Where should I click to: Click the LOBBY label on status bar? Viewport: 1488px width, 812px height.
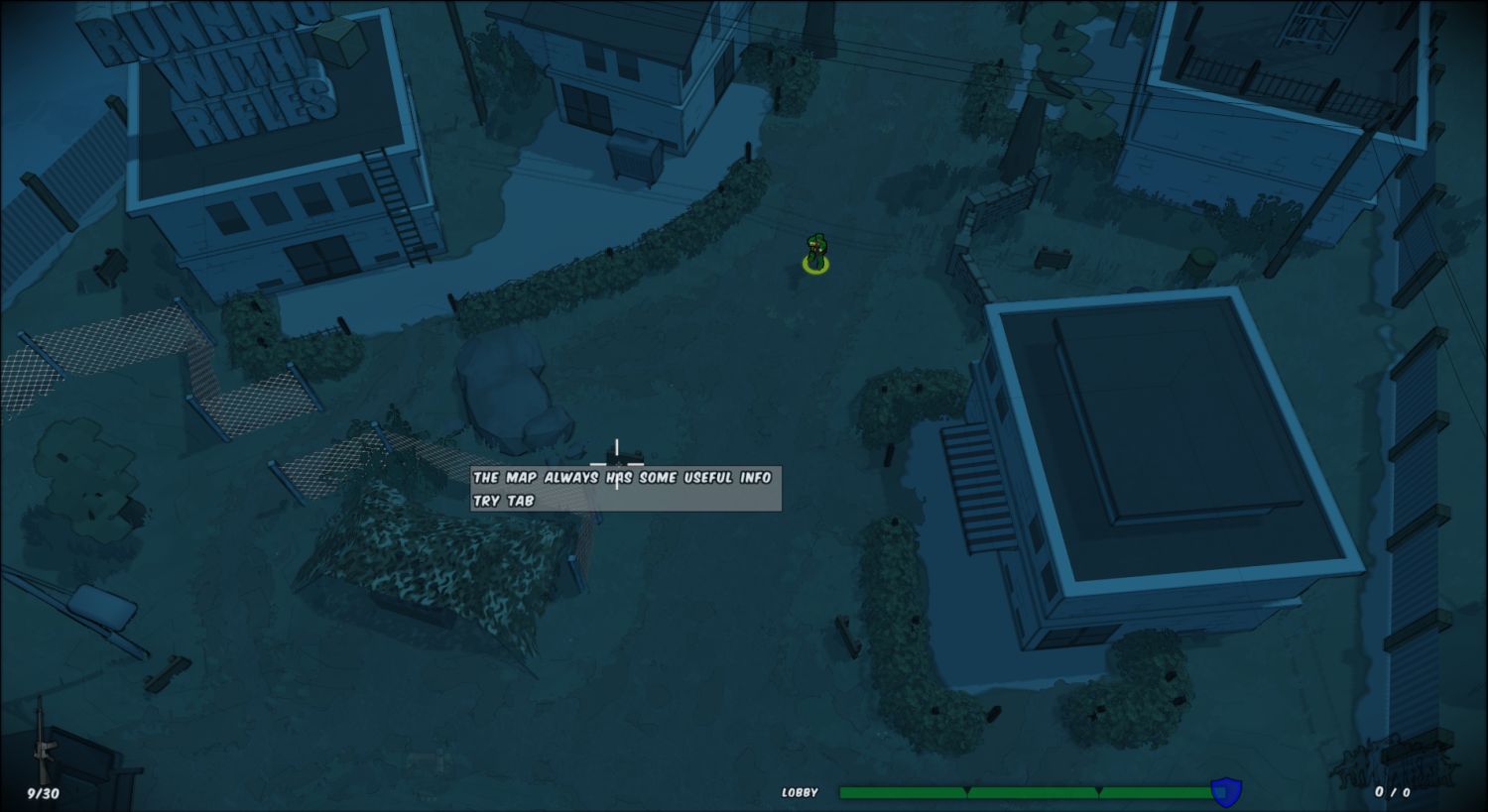point(800,791)
